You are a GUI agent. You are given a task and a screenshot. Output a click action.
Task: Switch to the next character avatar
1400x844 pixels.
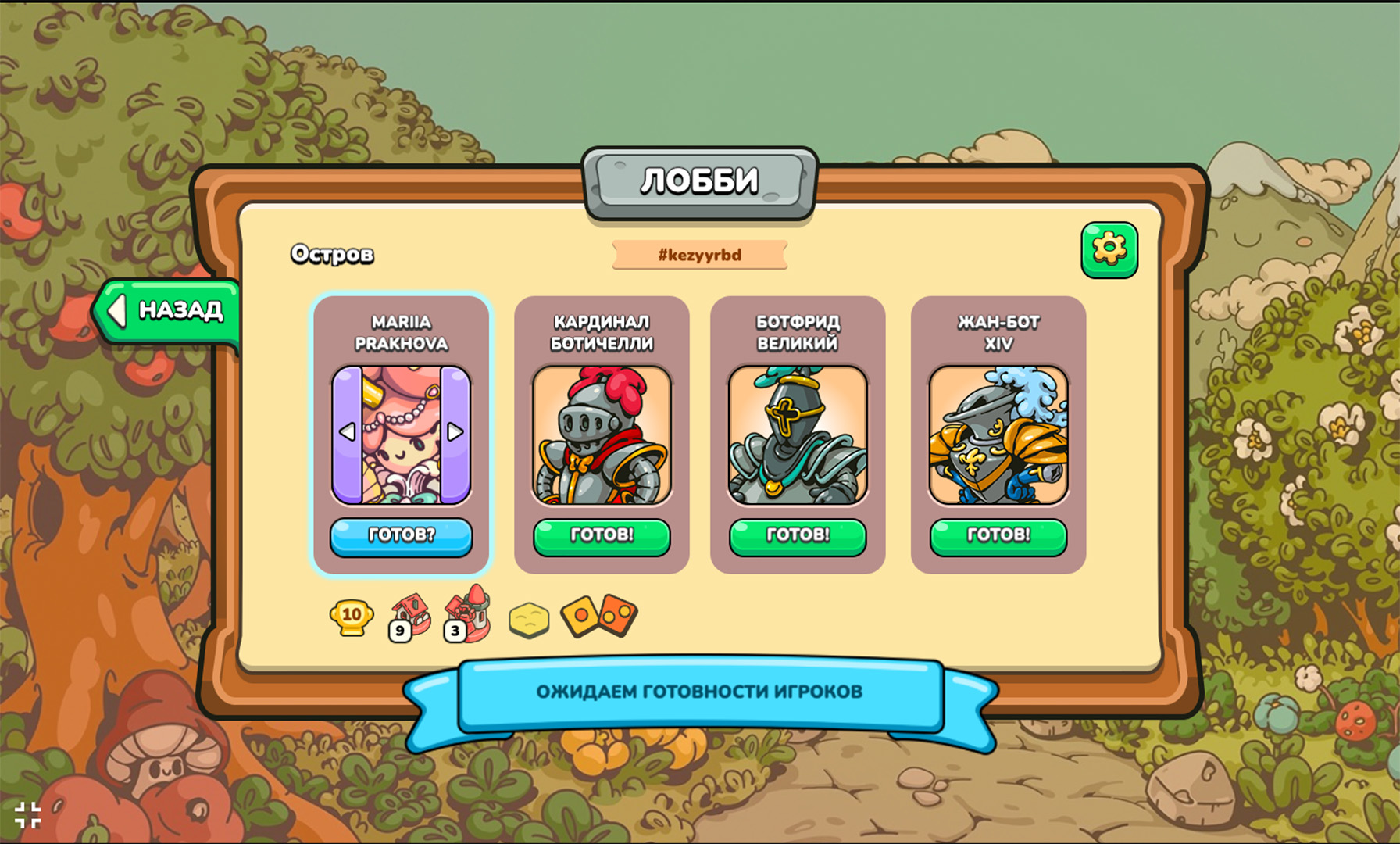click(x=455, y=432)
